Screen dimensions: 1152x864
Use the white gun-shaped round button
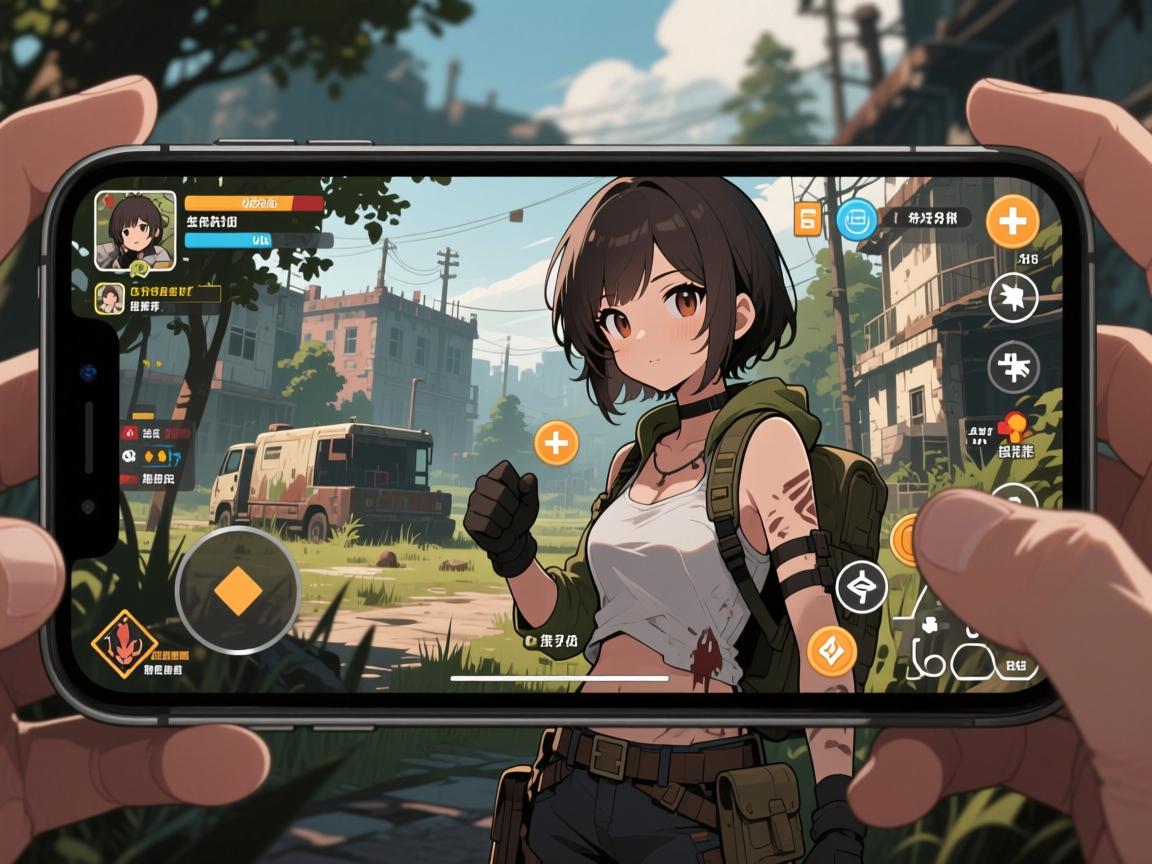1013,367
